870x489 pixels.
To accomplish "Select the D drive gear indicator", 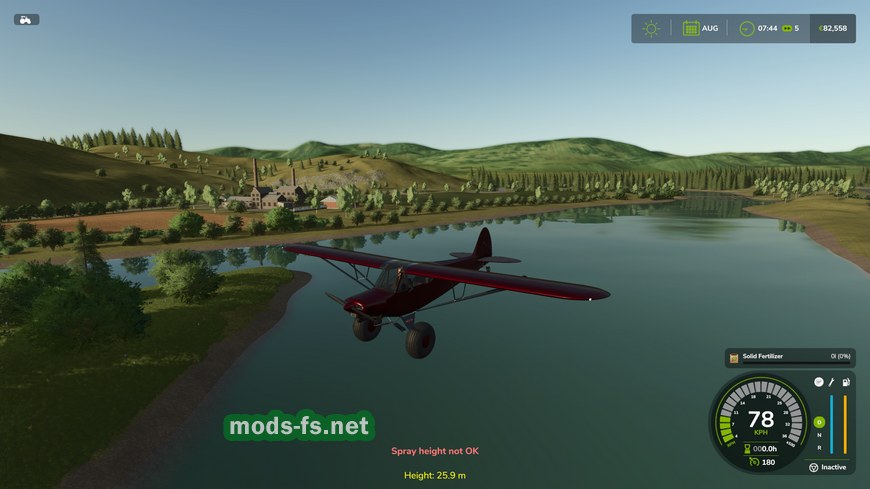I will click(819, 422).
